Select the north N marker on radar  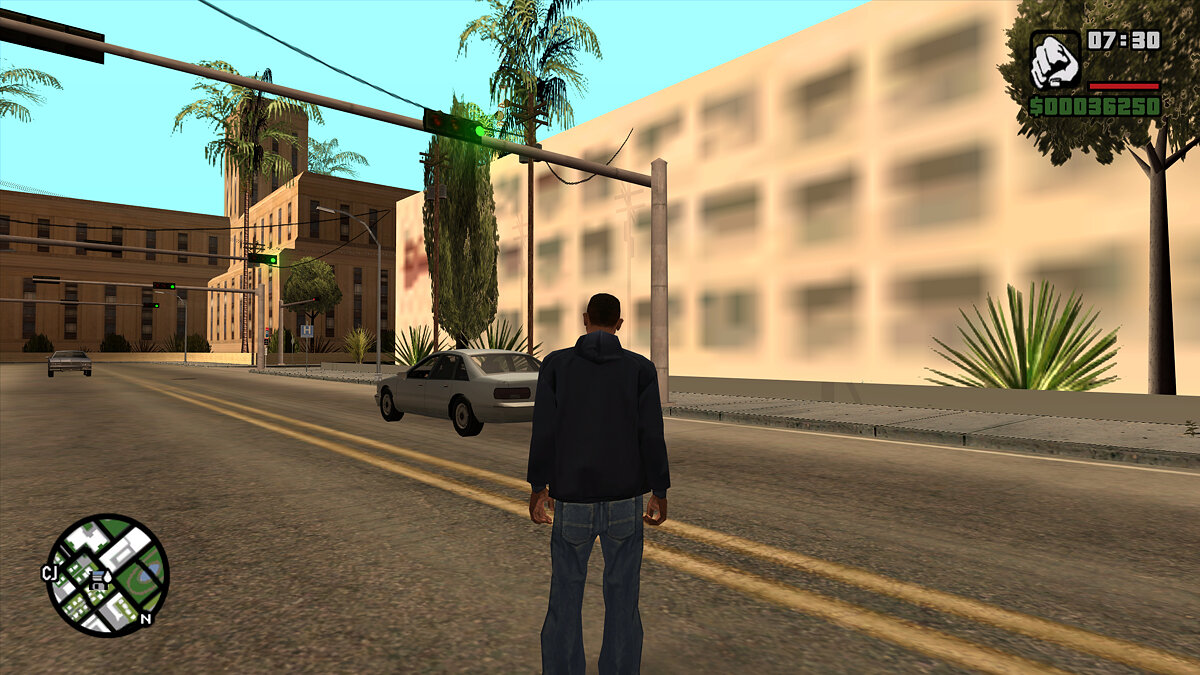(146, 618)
